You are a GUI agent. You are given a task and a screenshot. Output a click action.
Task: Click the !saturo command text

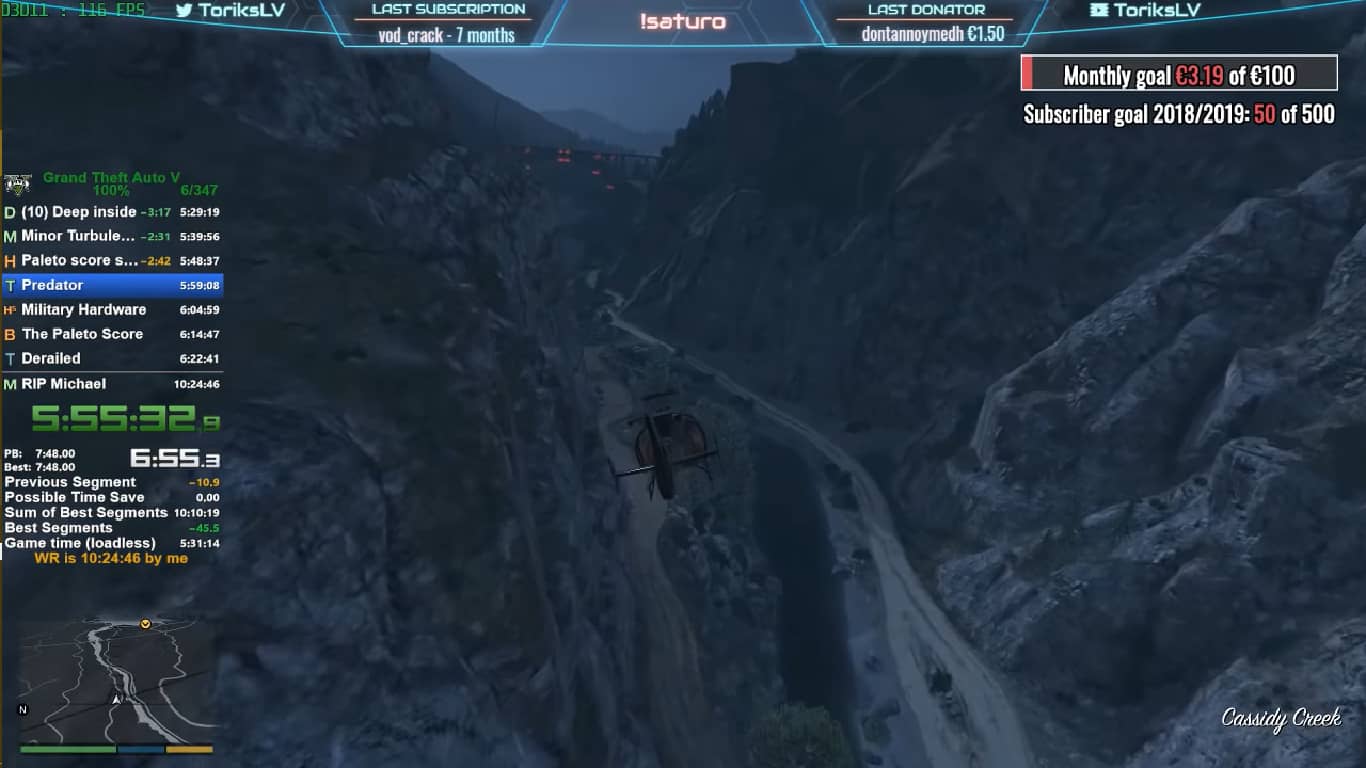pyautogui.click(x=684, y=19)
